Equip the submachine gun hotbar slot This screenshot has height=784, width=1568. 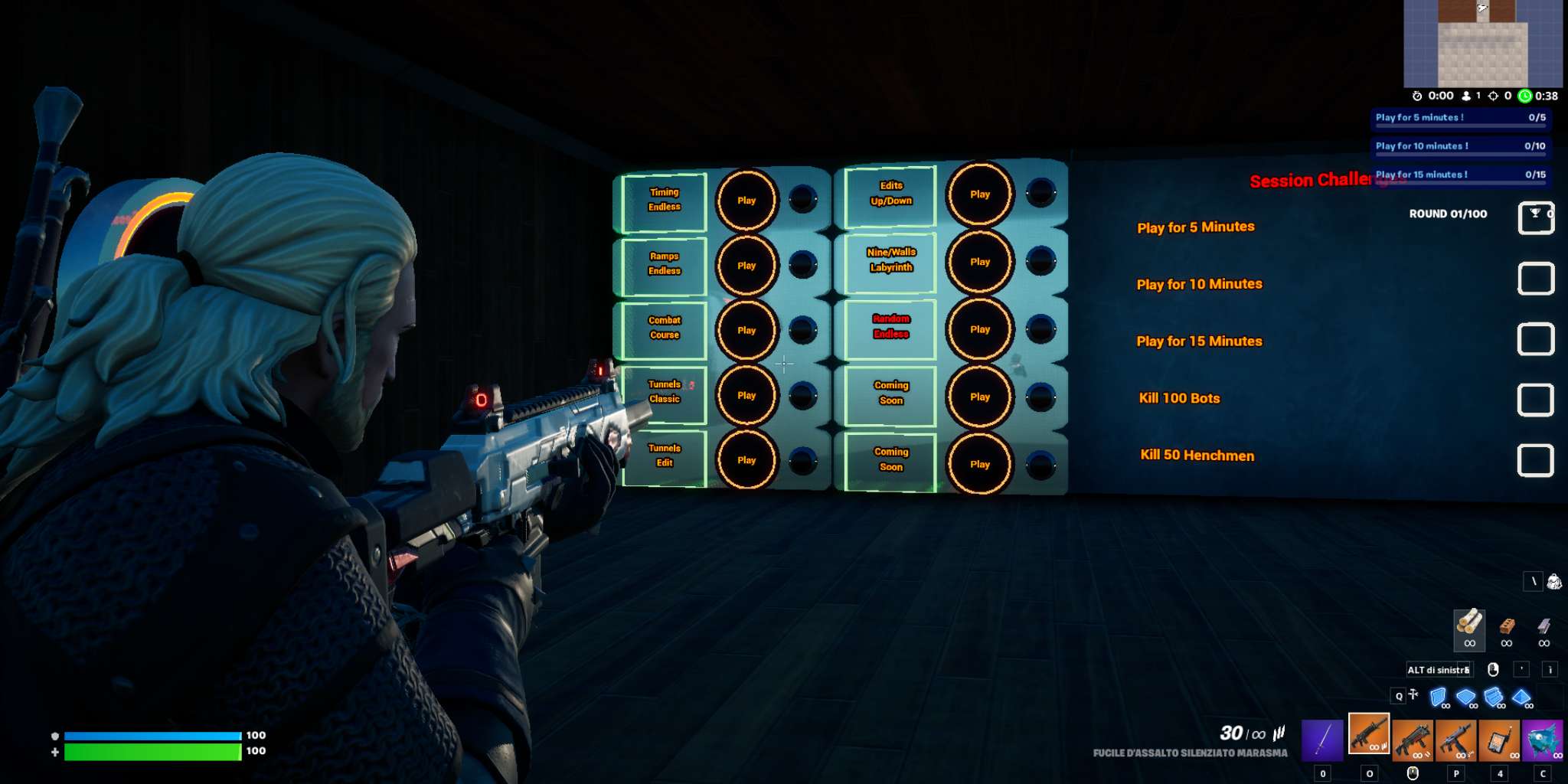1456,740
